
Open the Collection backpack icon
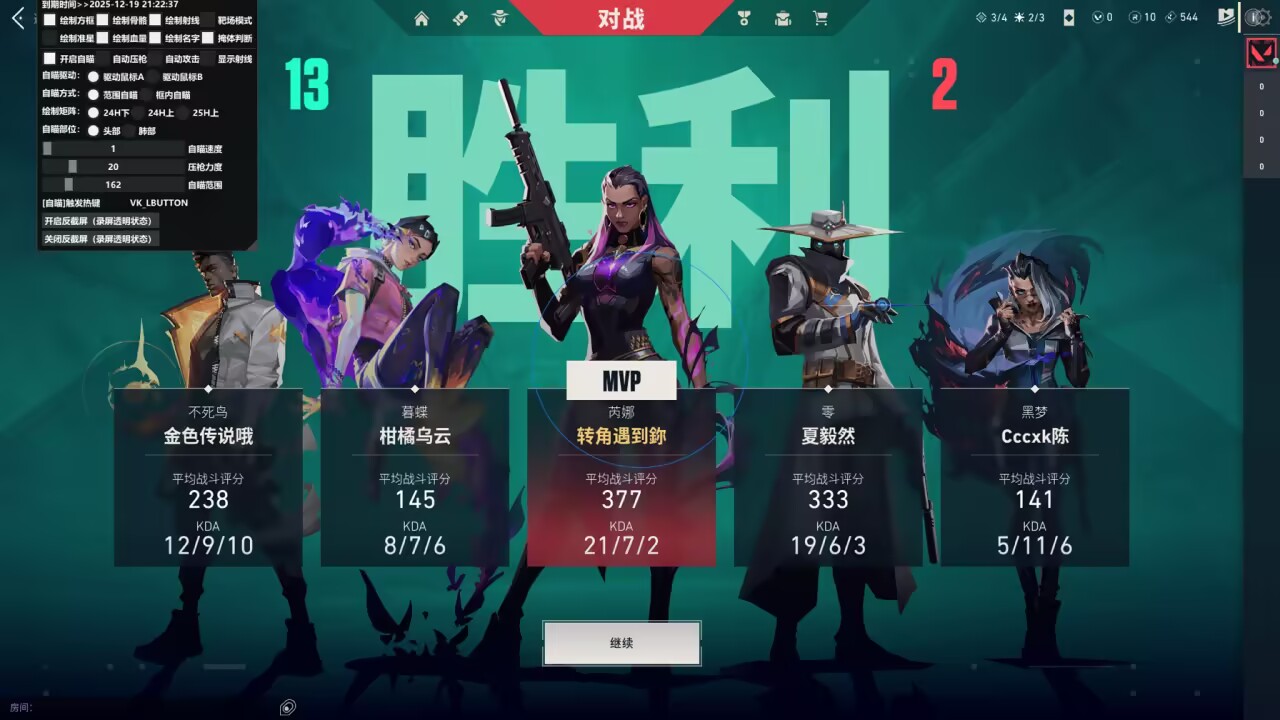pos(783,18)
